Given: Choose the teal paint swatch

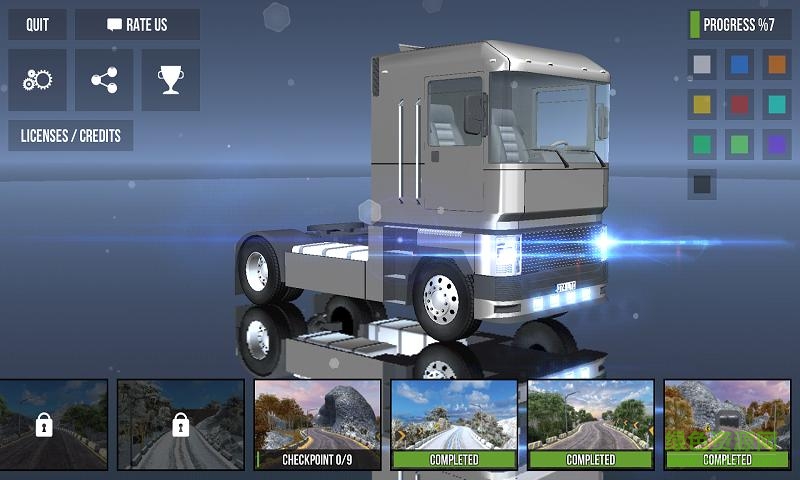Looking at the screenshot, I should click(x=776, y=104).
